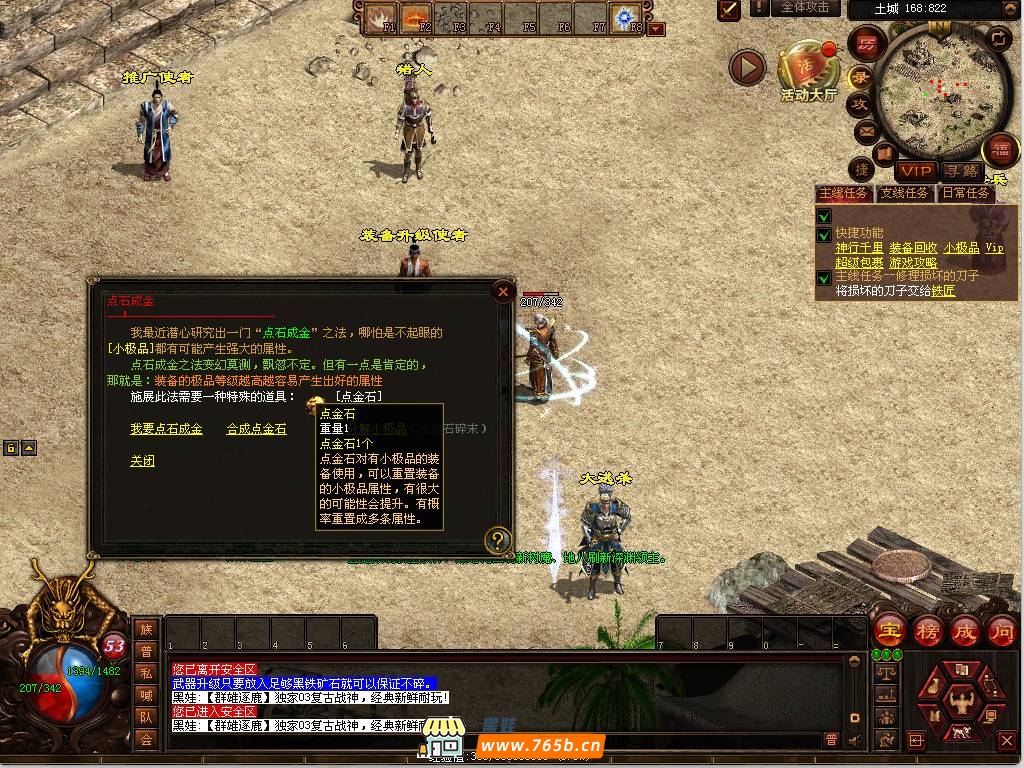
Task: Show the 榜 rankings button
Action: [927, 630]
